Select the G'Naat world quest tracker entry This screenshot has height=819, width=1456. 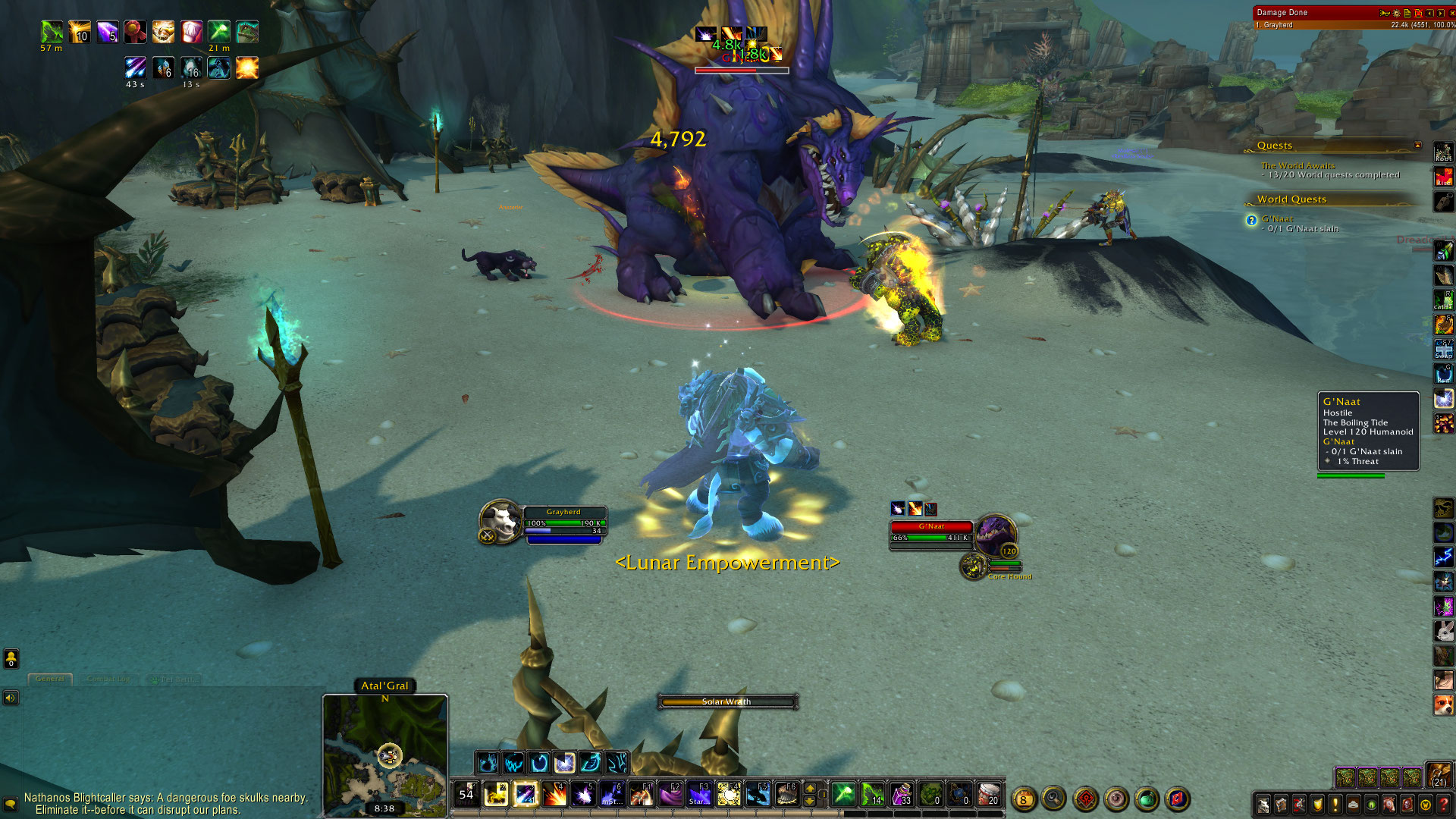coord(1277,219)
